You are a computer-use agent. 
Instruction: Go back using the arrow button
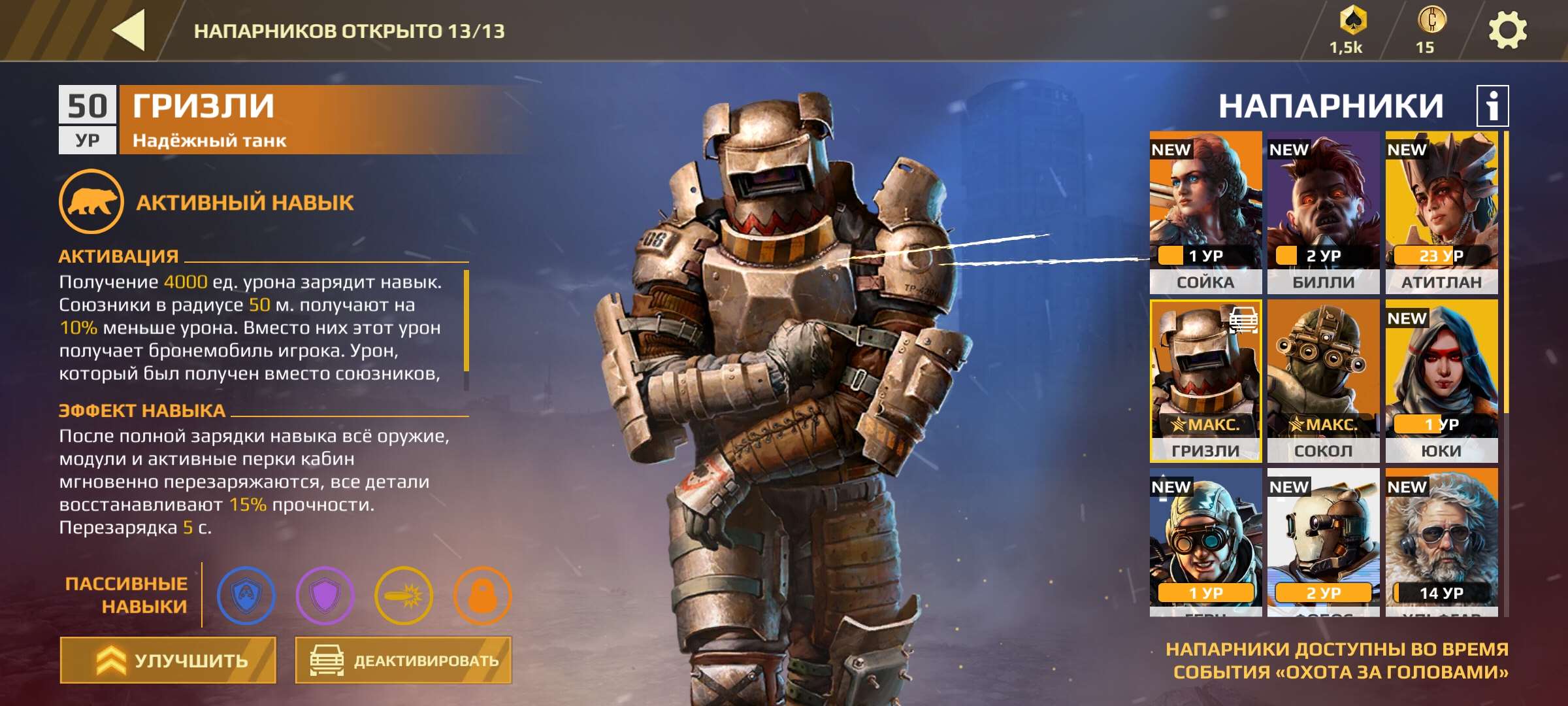pyautogui.click(x=129, y=30)
